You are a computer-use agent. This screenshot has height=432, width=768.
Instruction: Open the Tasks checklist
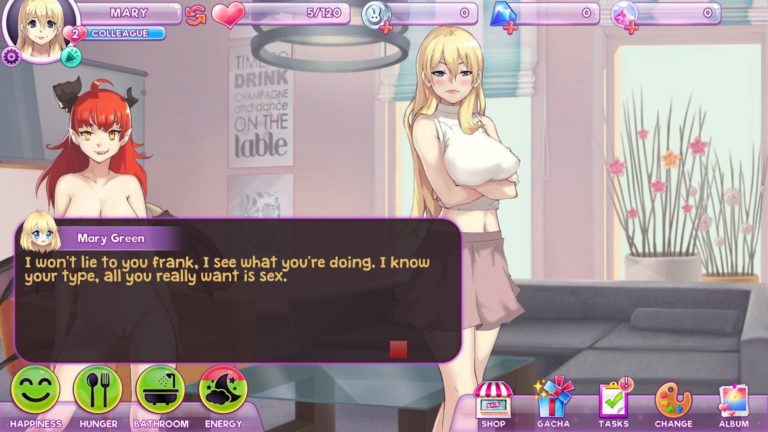pos(613,400)
